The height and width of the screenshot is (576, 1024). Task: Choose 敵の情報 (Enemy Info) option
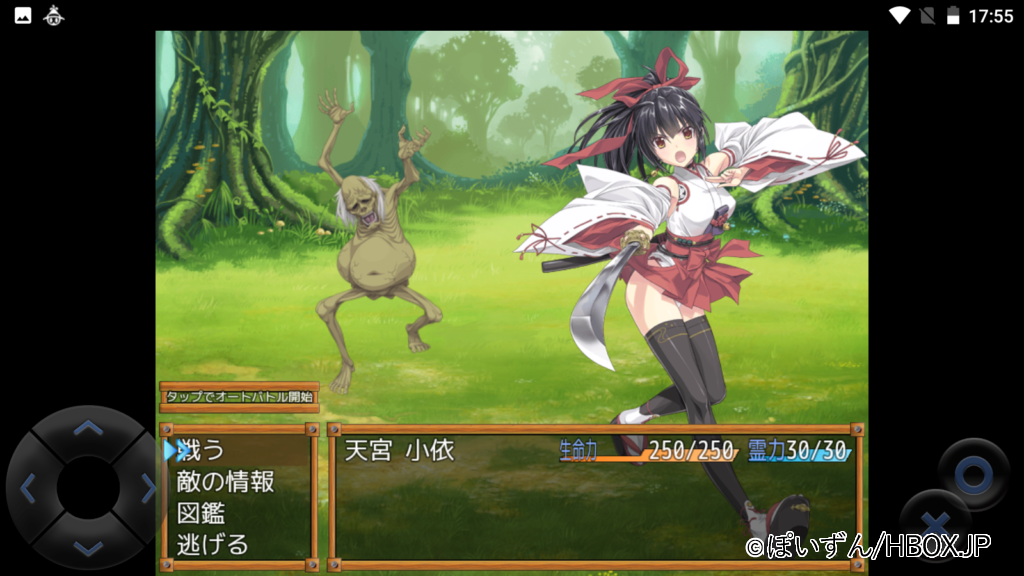pyautogui.click(x=225, y=482)
